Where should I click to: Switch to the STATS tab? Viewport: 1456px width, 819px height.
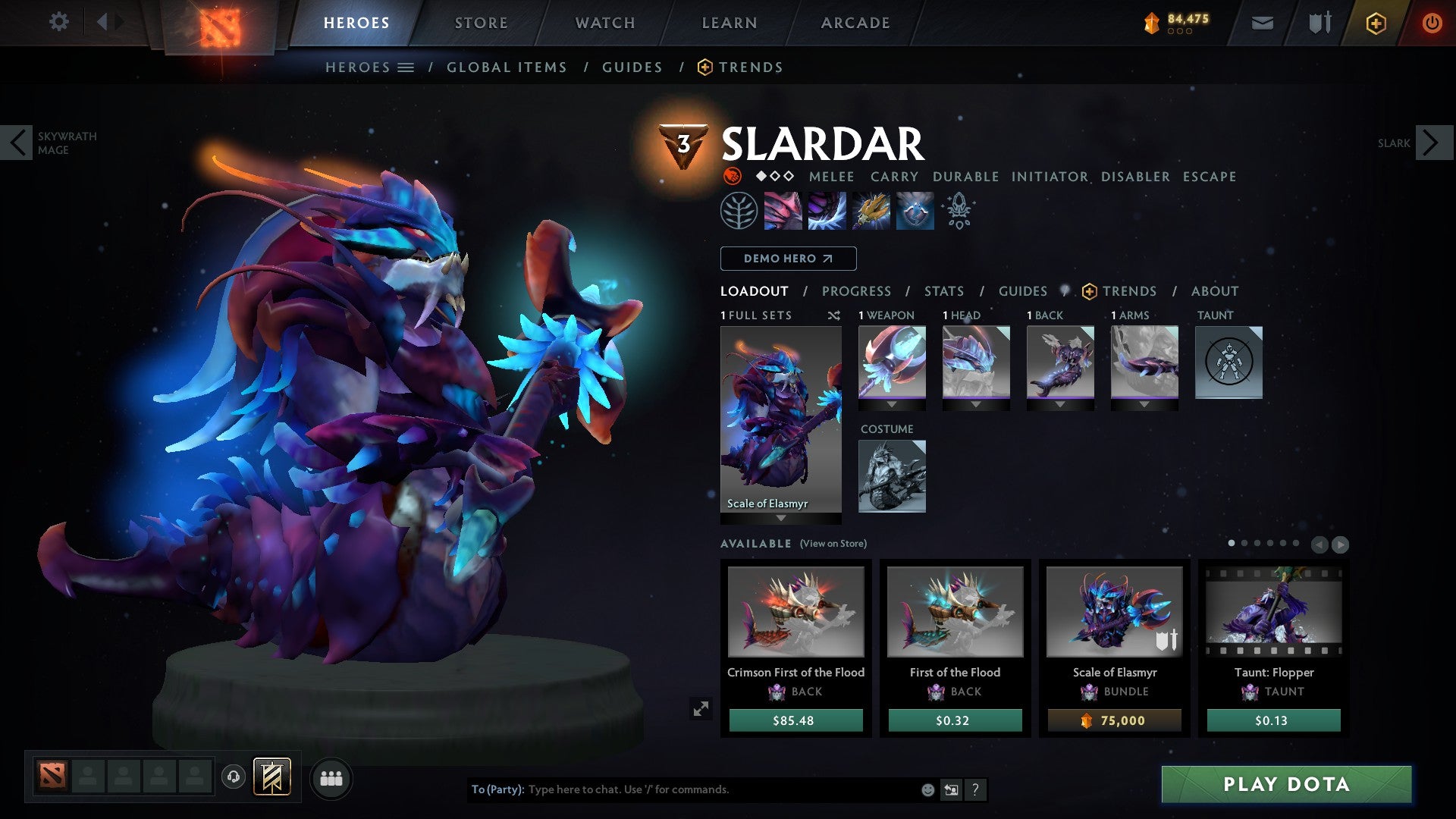[x=943, y=290]
